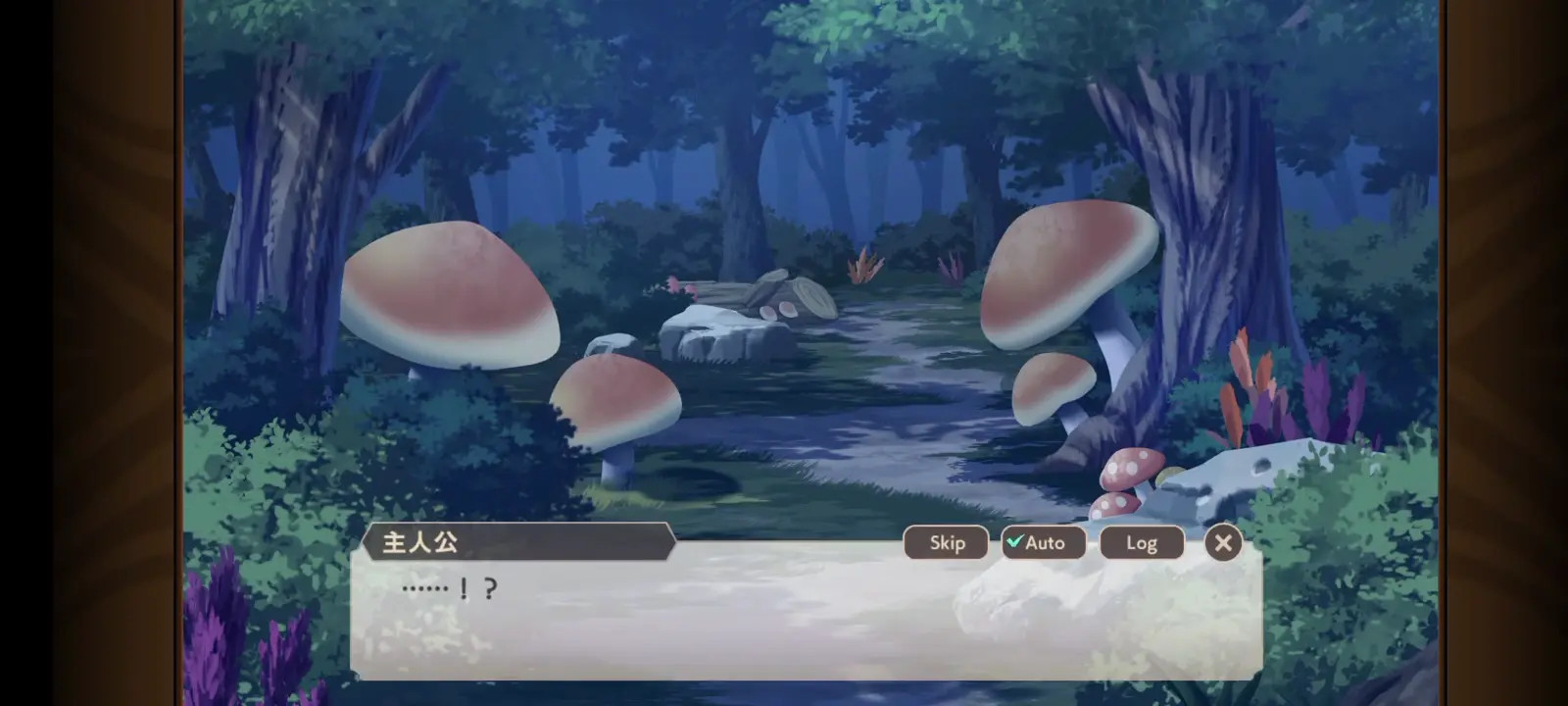
Task: Skip the dialogue scene
Action: [x=946, y=542]
